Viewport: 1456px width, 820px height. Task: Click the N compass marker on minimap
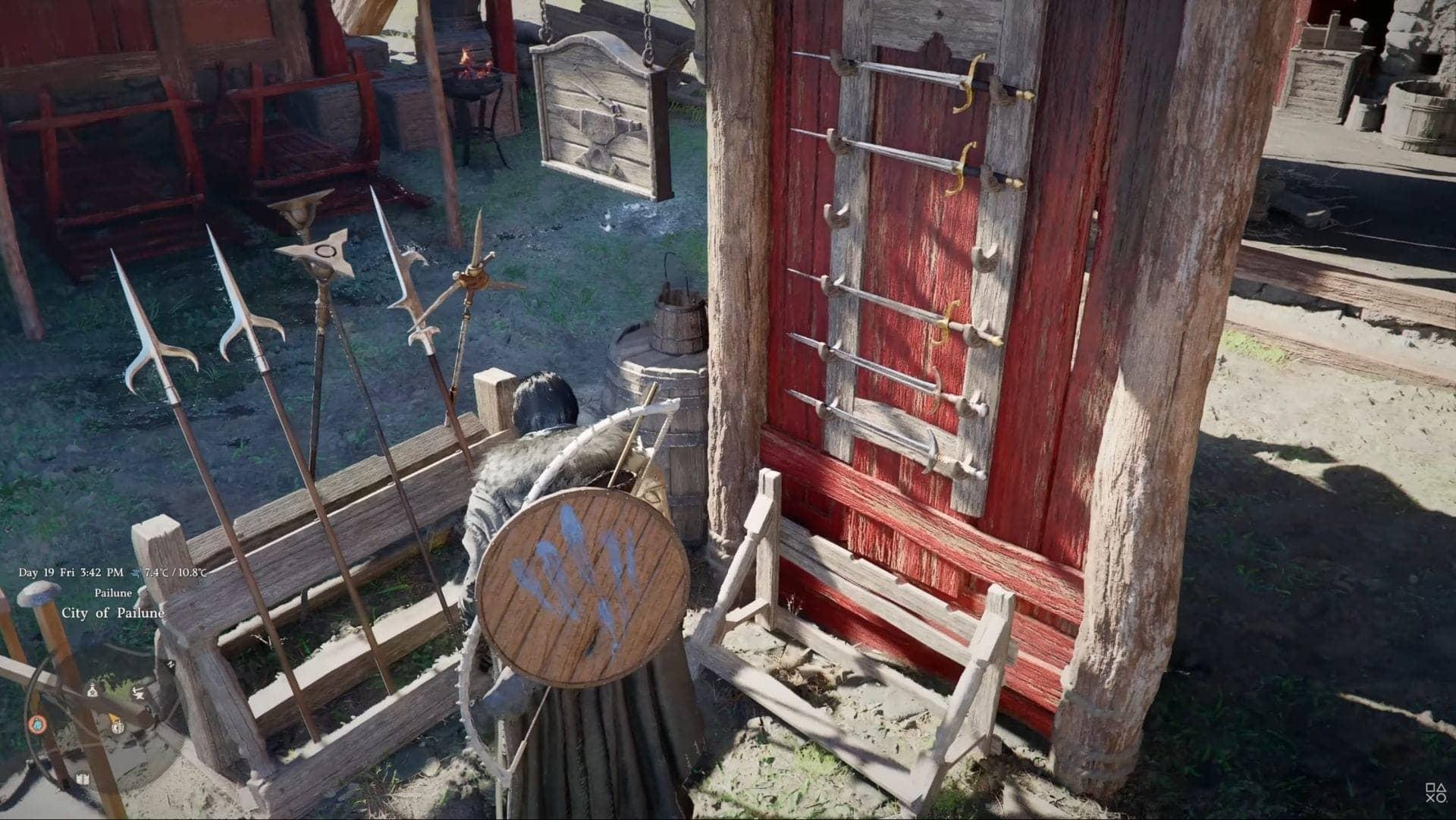point(171,664)
